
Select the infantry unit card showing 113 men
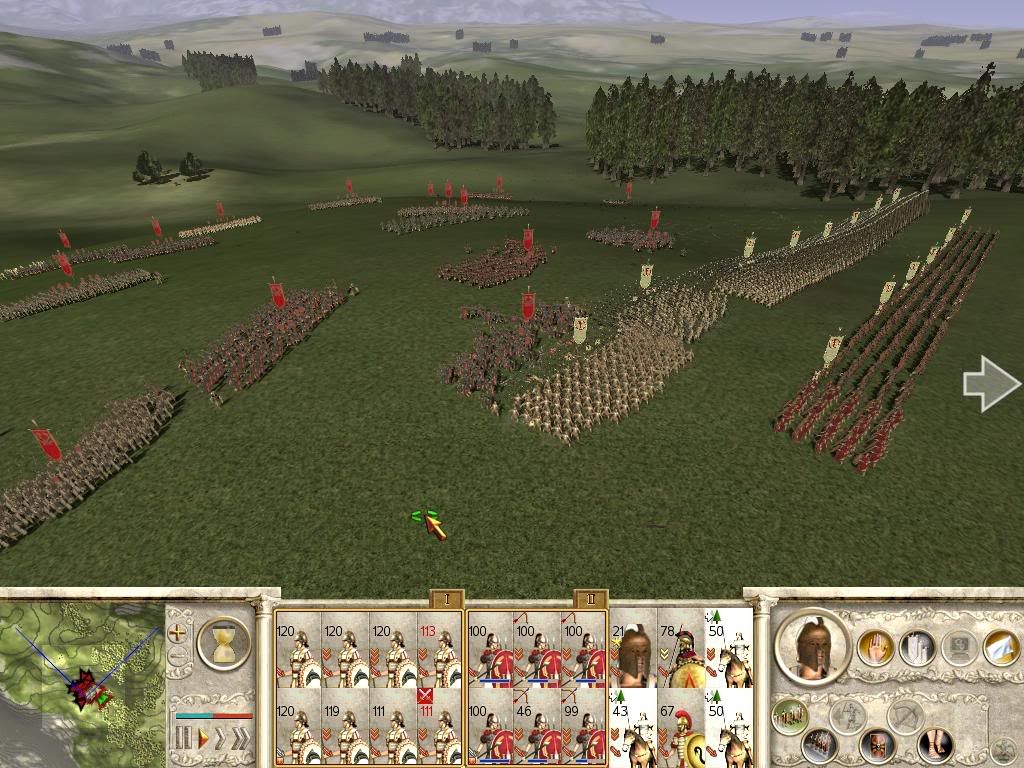[439, 650]
